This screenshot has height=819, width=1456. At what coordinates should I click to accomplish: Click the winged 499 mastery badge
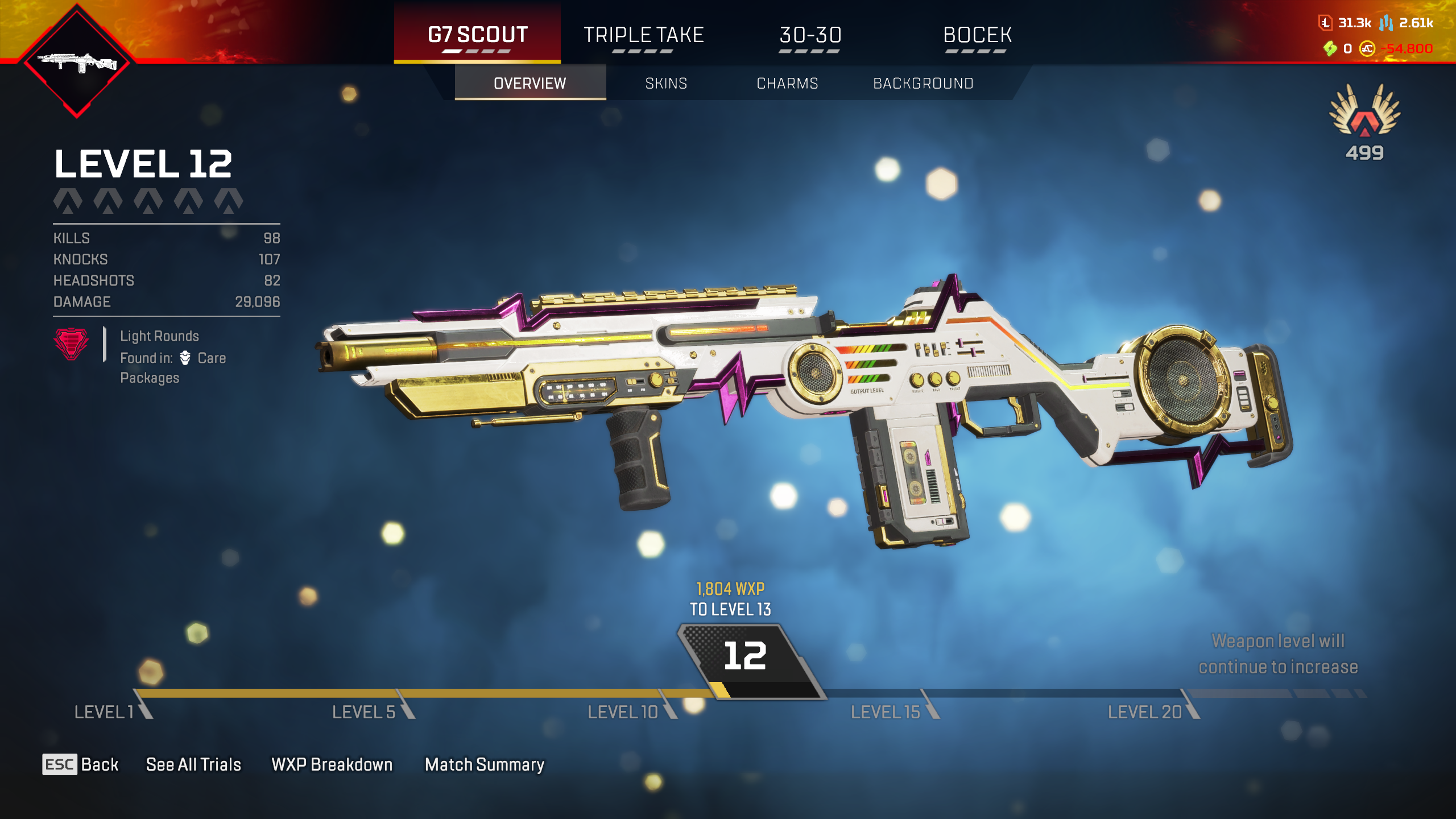(1364, 121)
